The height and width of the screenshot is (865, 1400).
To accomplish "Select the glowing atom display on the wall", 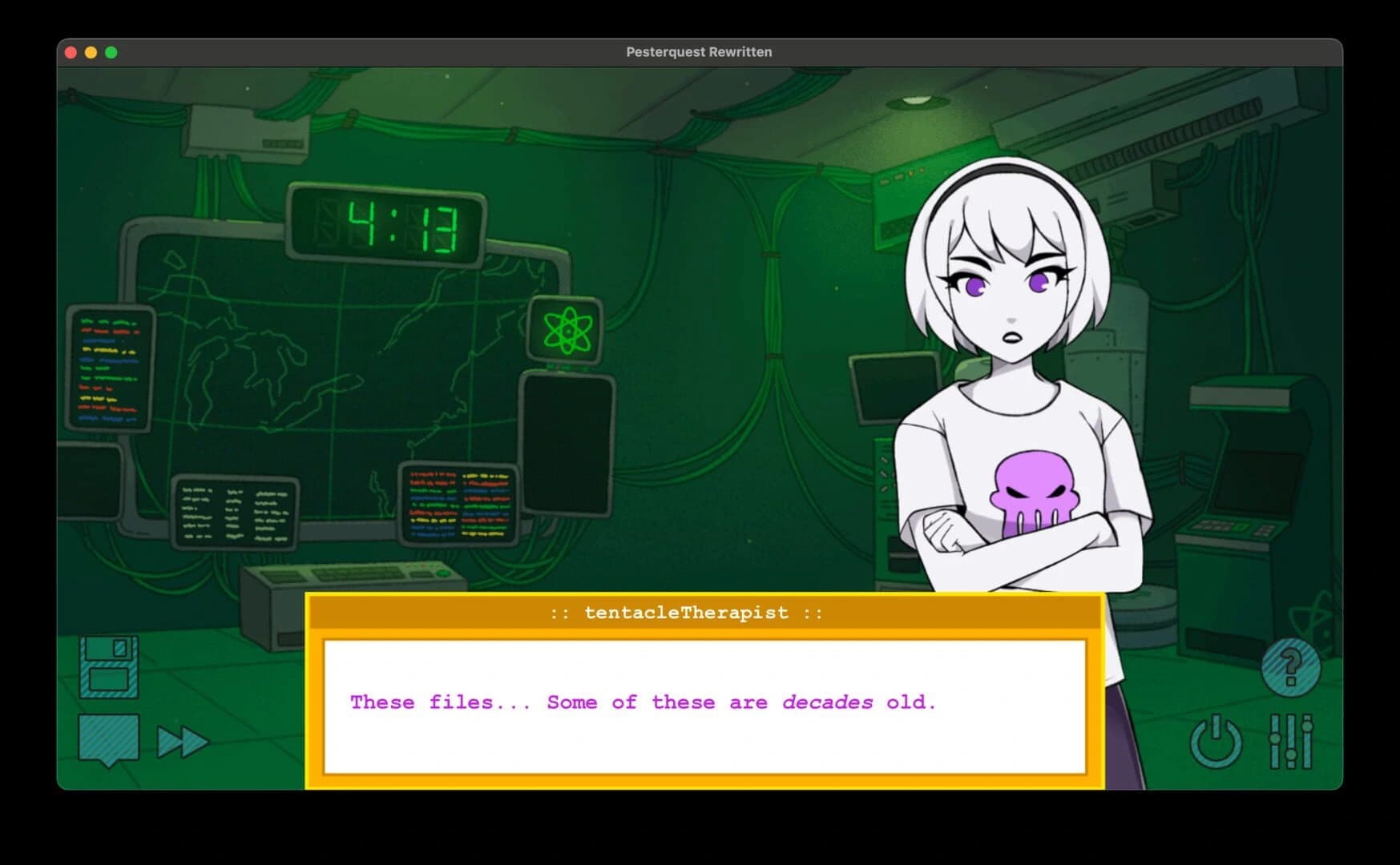I will click(x=568, y=330).
